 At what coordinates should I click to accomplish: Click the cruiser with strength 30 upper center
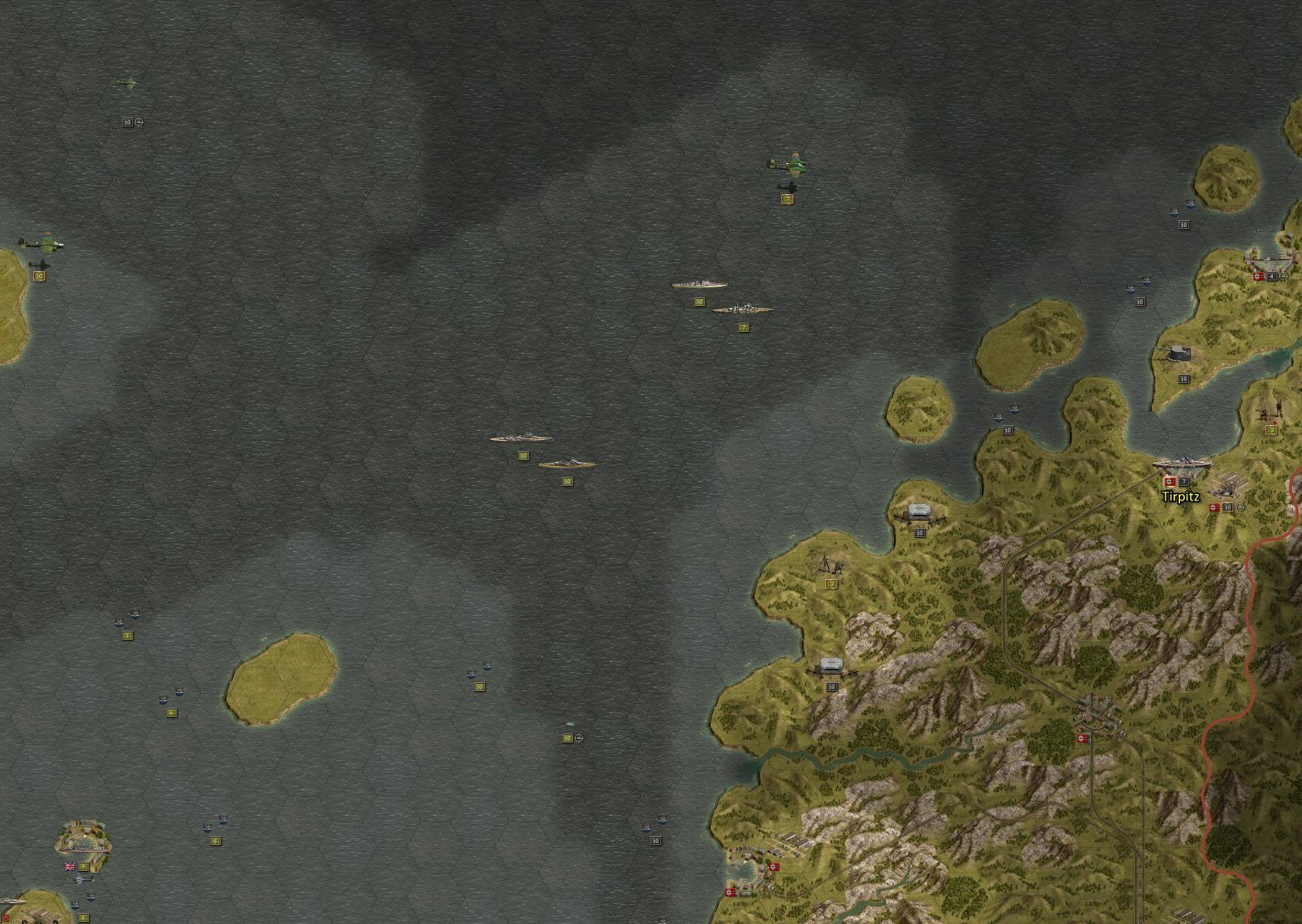pyautogui.click(x=699, y=282)
